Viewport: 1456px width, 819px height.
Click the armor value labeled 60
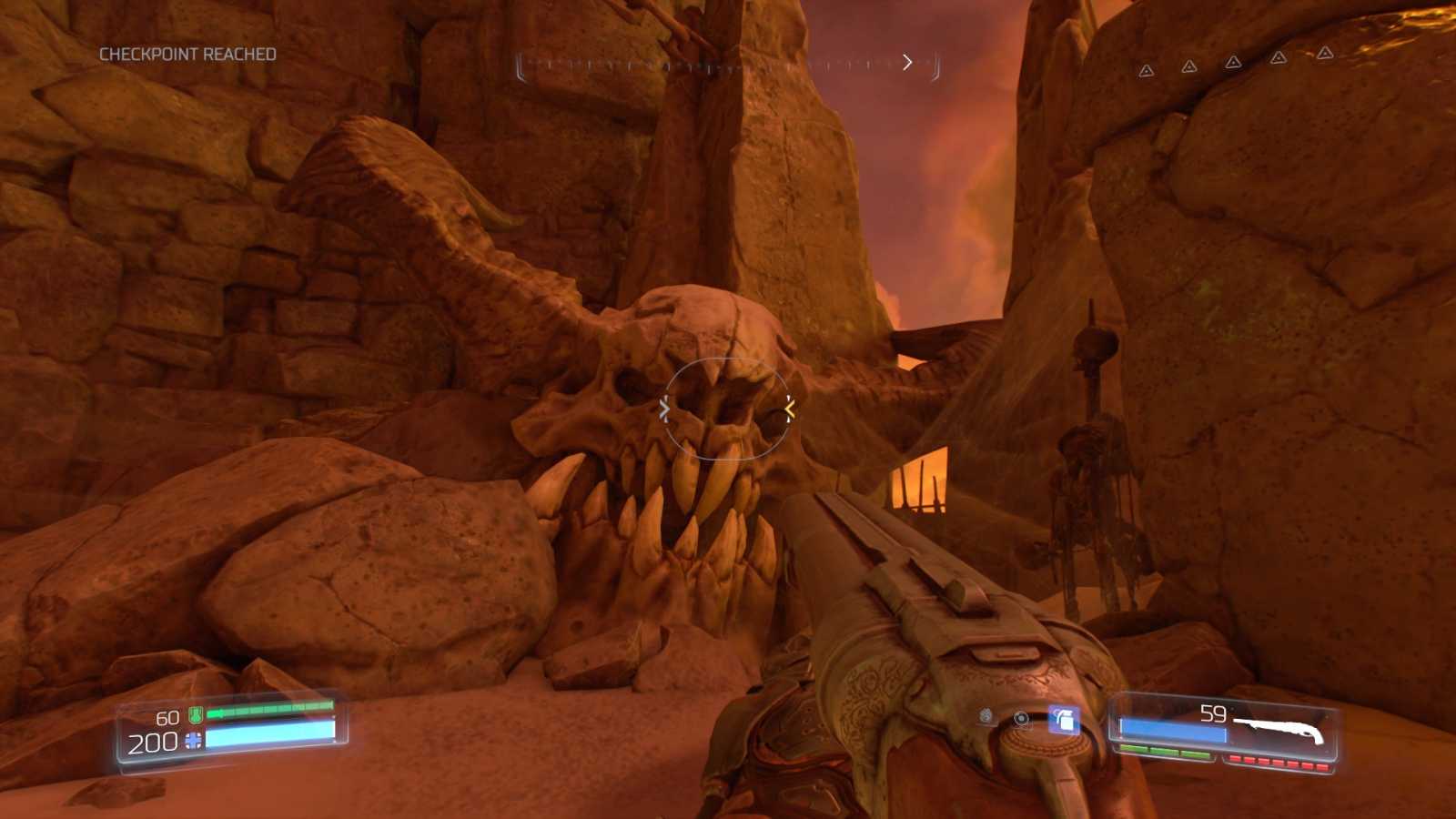coord(167,717)
